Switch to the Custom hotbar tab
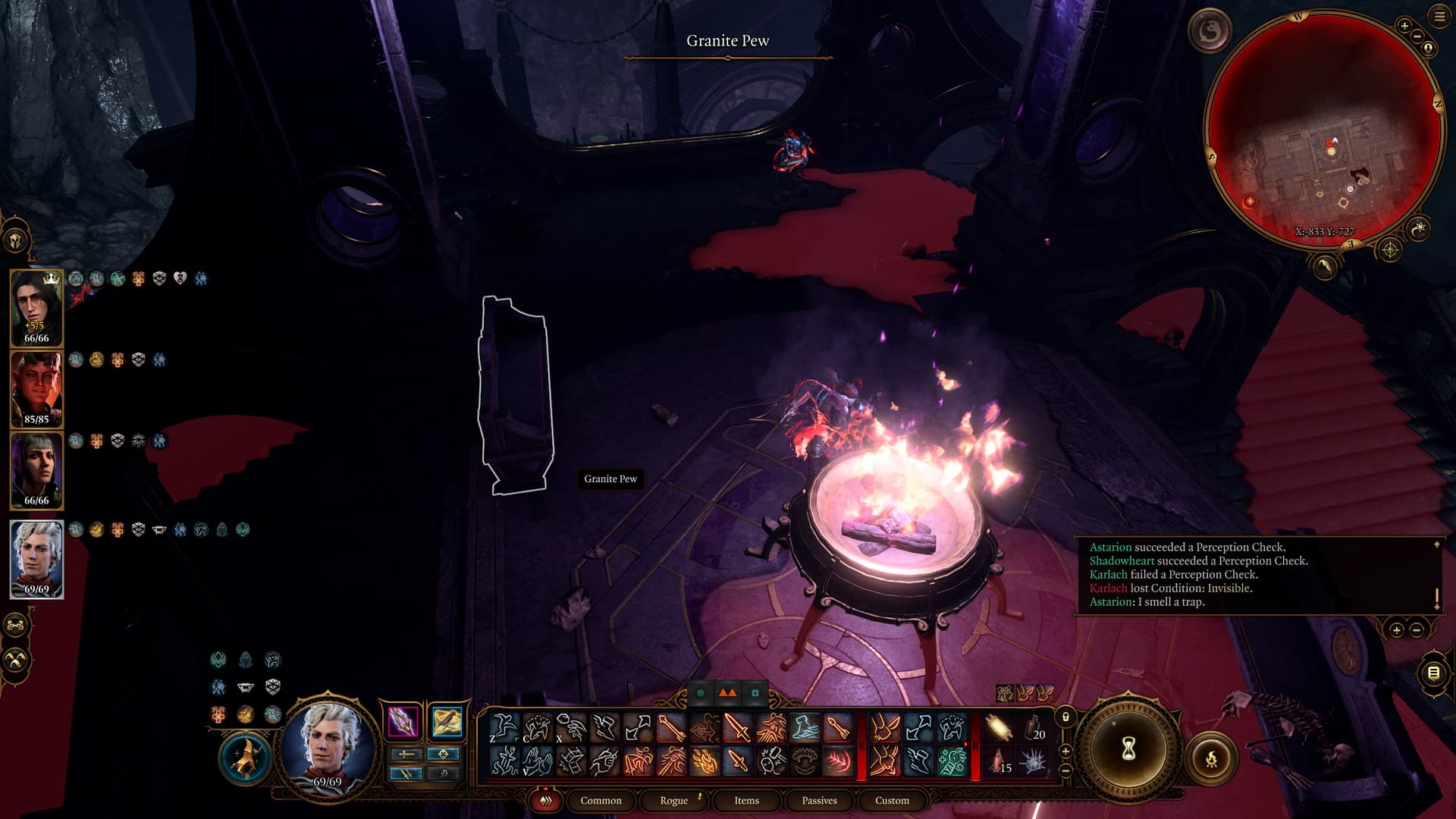The image size is (1456, 819). tap(892, 800)
